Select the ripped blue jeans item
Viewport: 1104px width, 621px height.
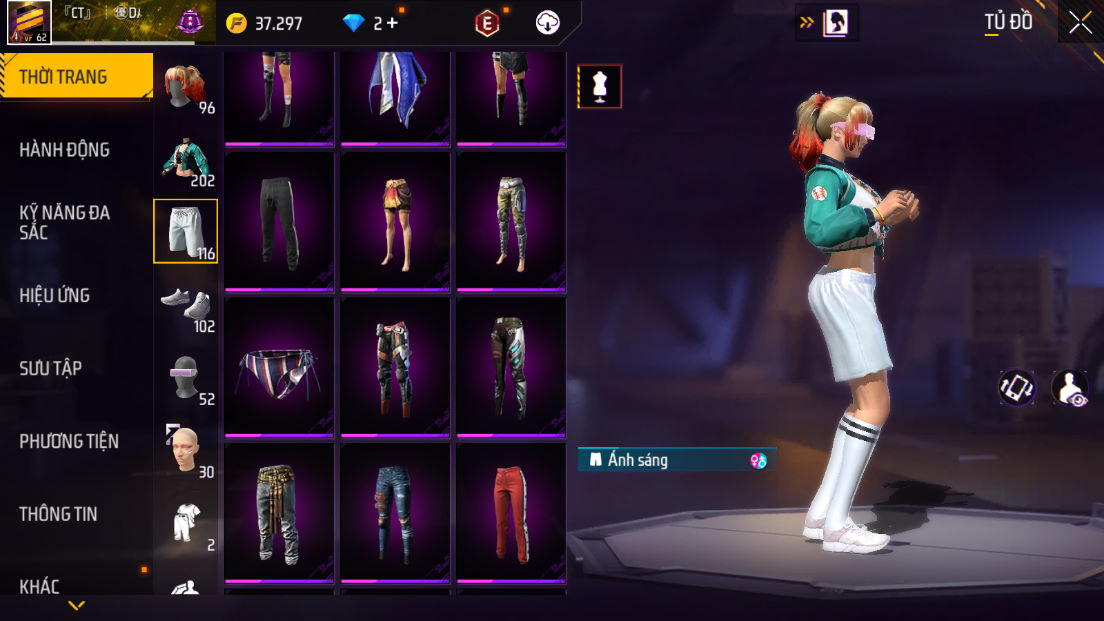(x=395, y=510)
